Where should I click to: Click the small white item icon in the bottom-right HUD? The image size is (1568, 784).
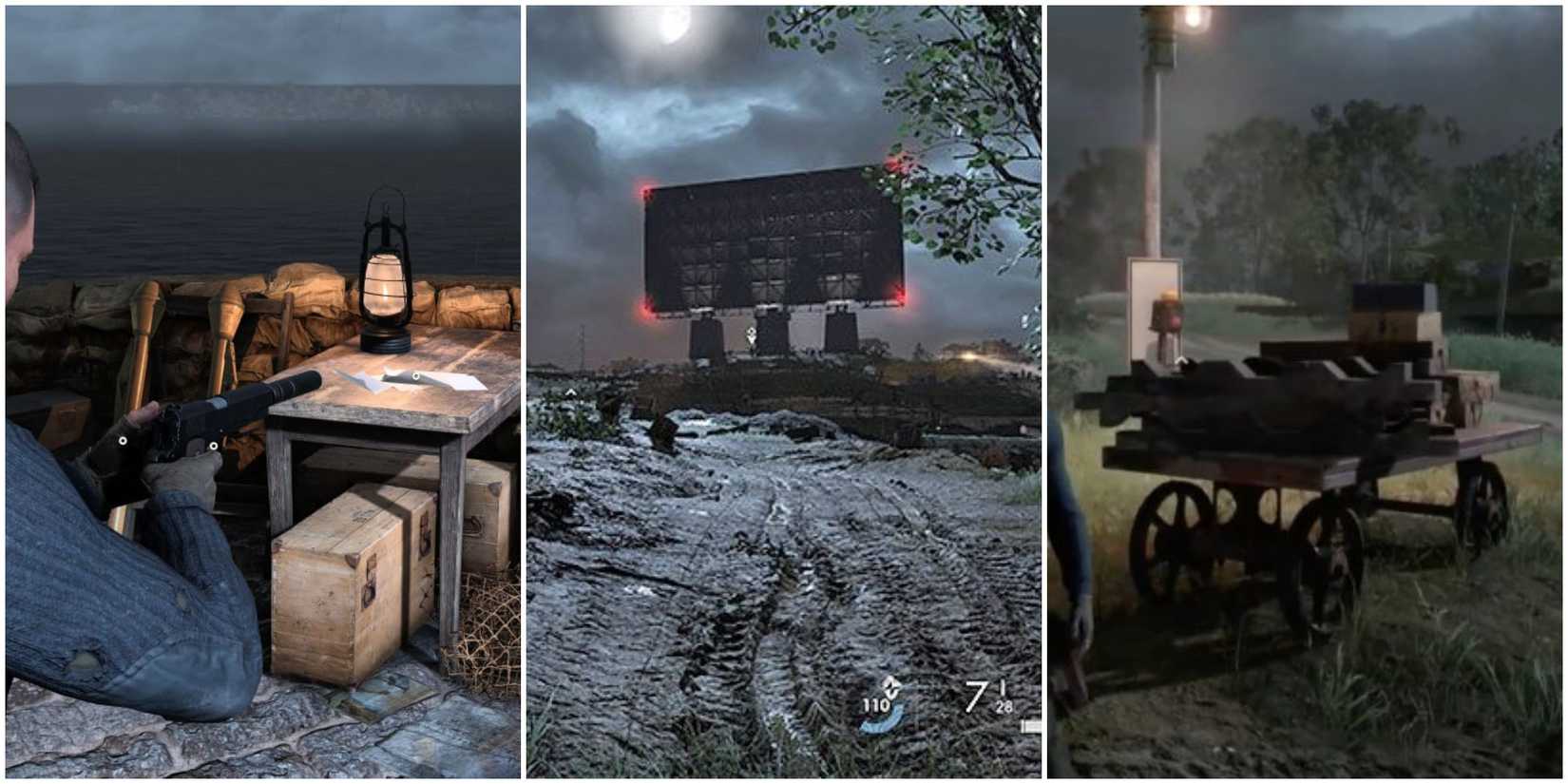[x=1032, y=726]
